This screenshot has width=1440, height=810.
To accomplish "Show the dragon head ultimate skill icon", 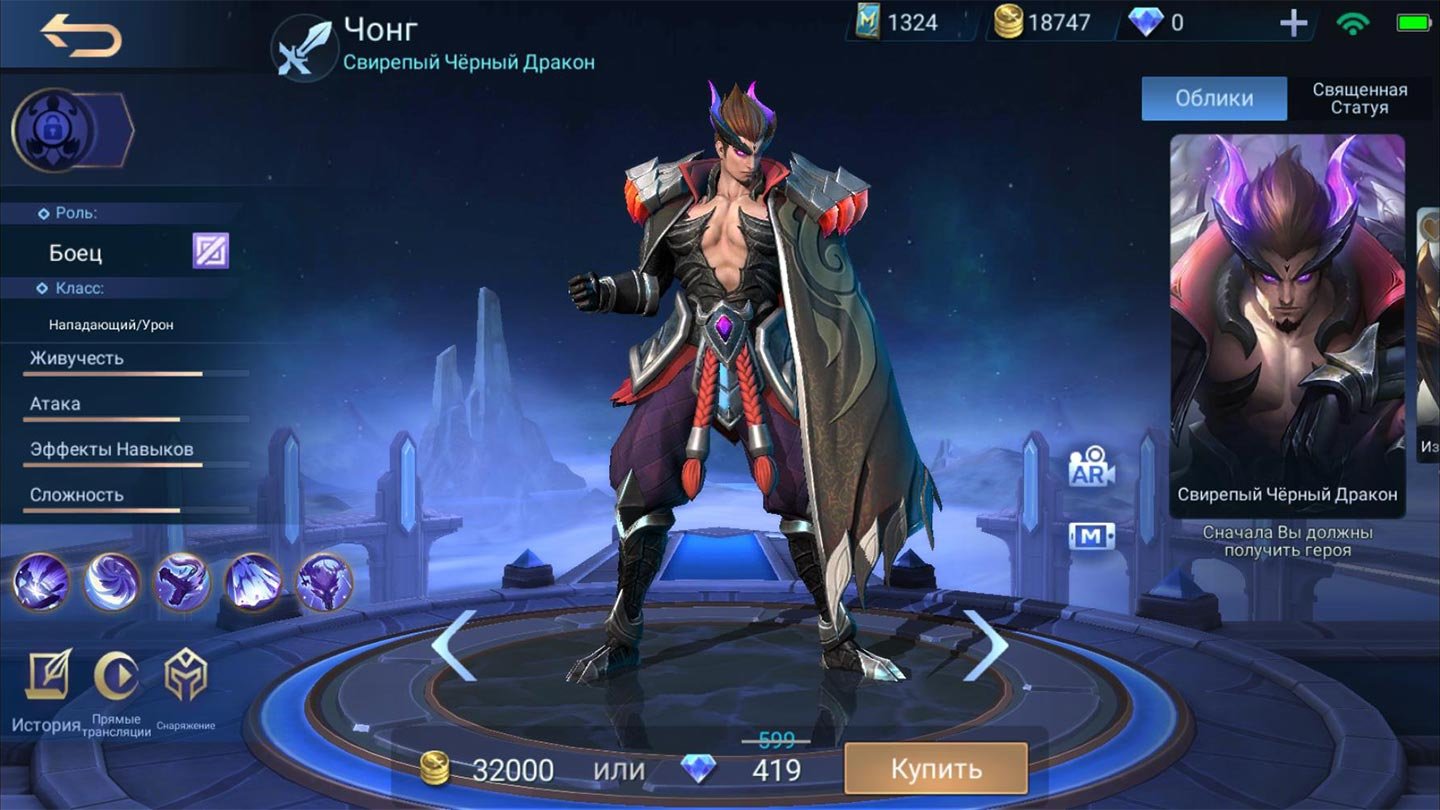I will pos(325,581).
